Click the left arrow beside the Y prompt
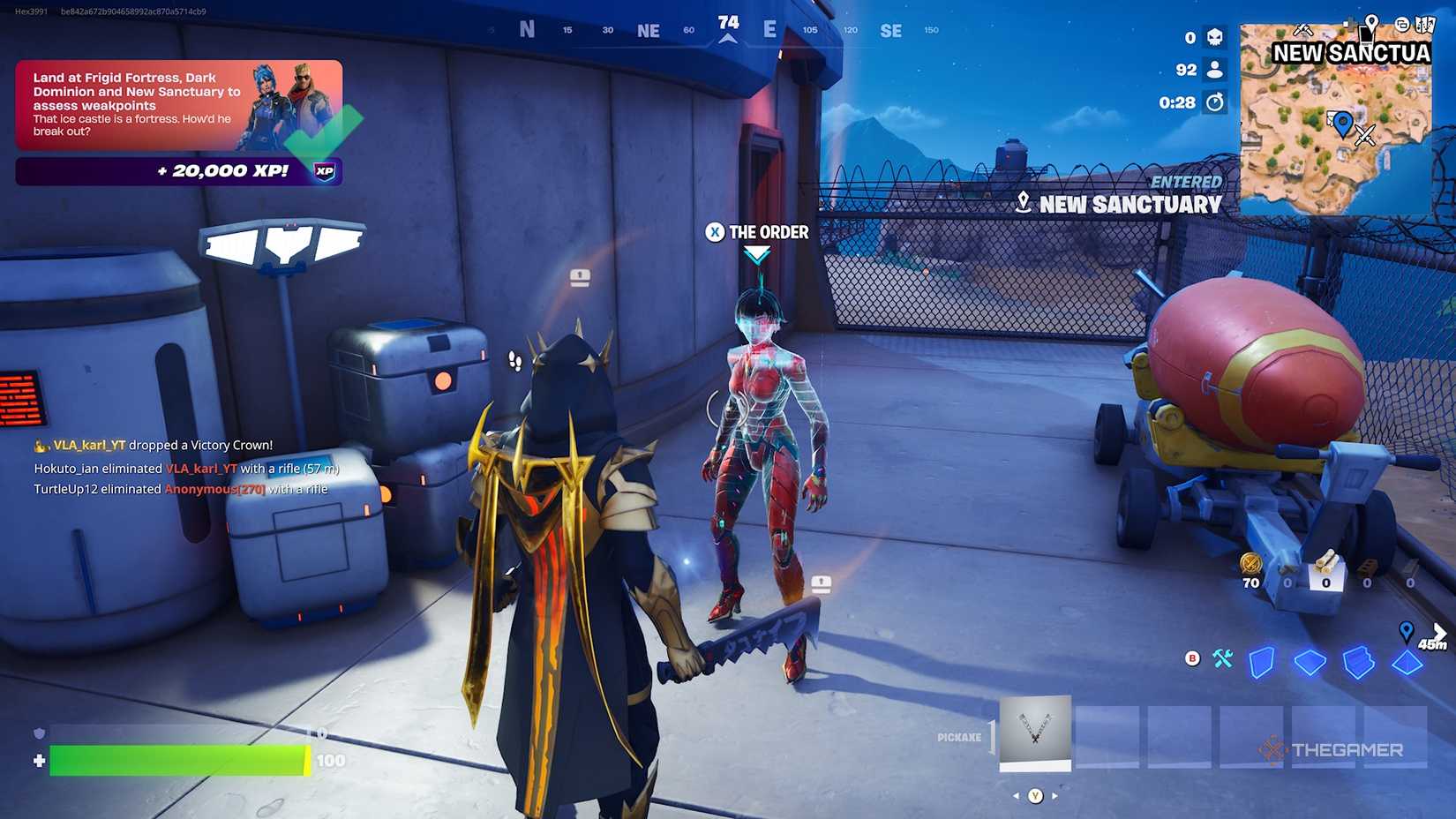 pyautogui.click(x=1016, y=796)
